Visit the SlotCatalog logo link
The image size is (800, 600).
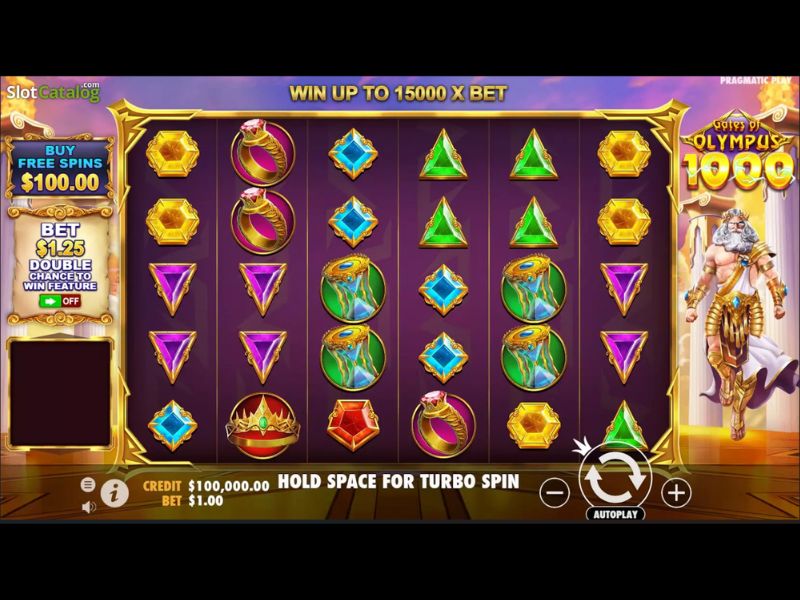pyautogui.click(x=52, y=93)
